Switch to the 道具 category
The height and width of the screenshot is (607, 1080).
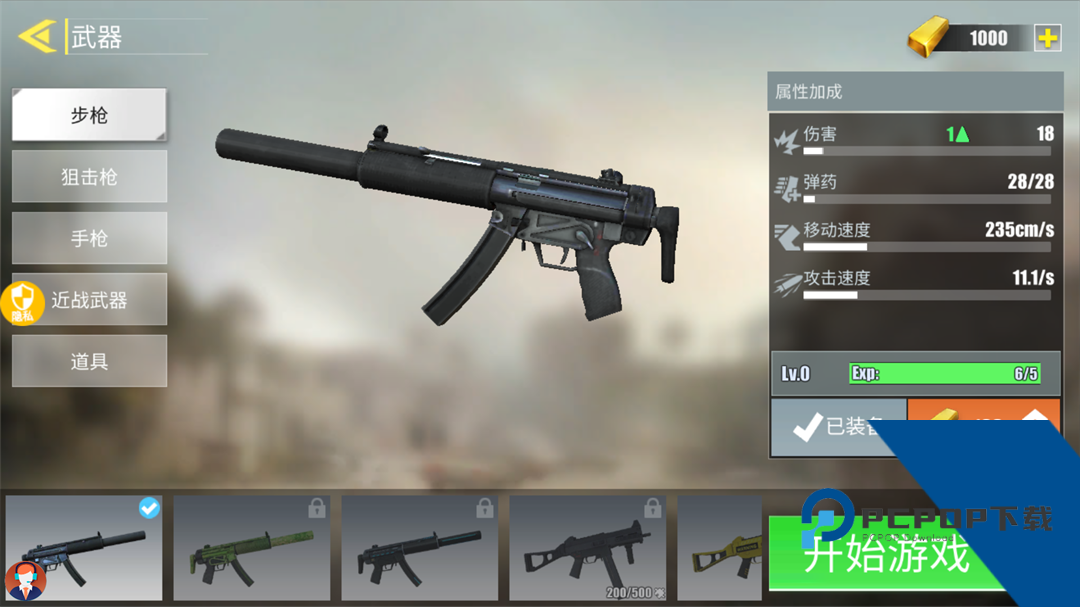click(x=89, y=361)
